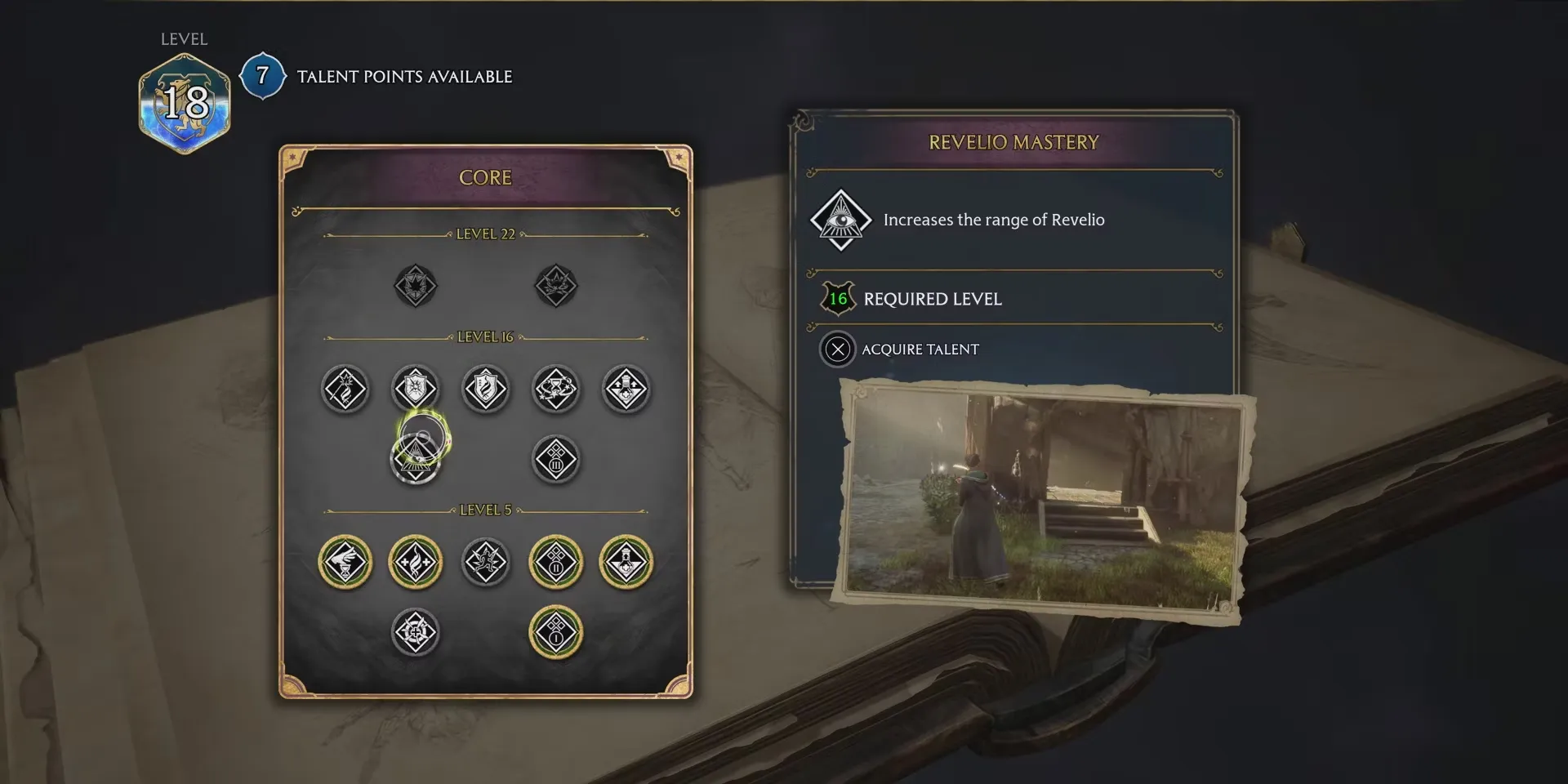Select the running figure talent
This screenshot has width=1568, height=784.
click(x=486, y=563)
